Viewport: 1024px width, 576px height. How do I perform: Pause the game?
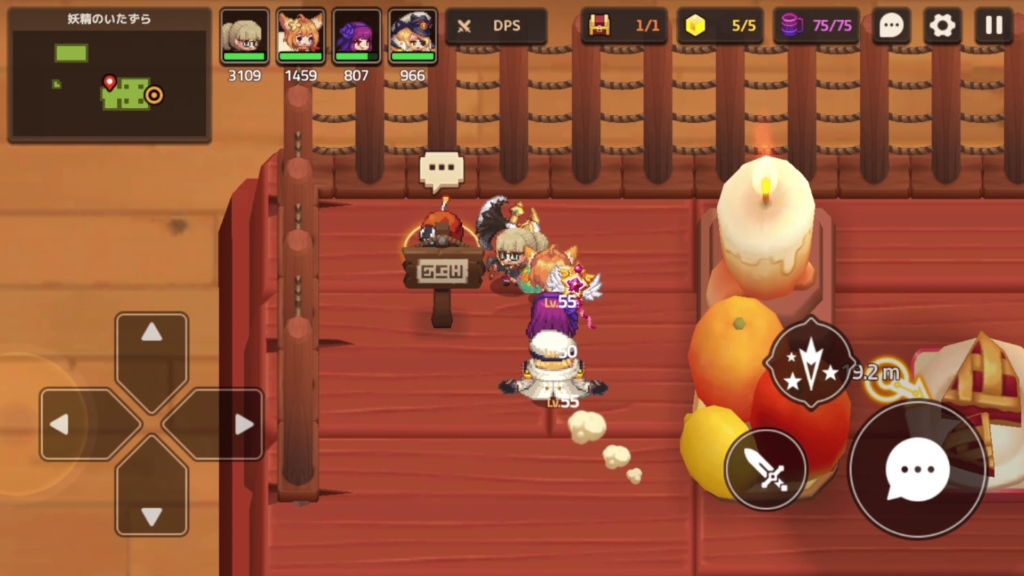[x=993, y=26]
